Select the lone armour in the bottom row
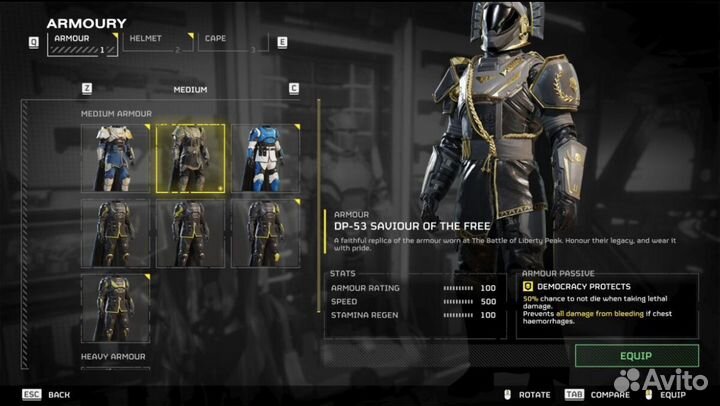Screen dimensions: 720x406 pos(115,308)
